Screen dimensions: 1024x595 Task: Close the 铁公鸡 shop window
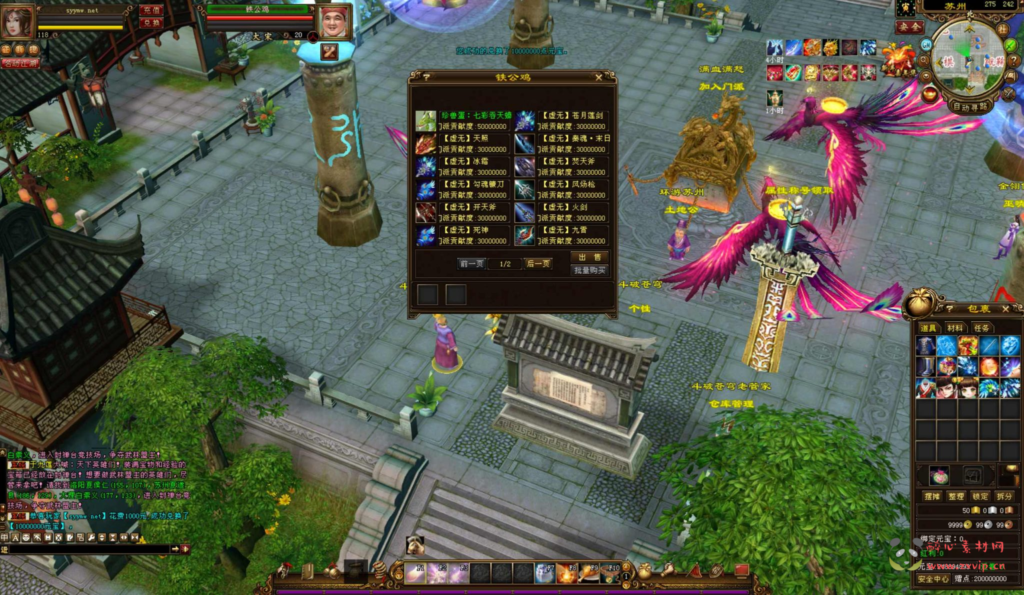click(599, 76)
